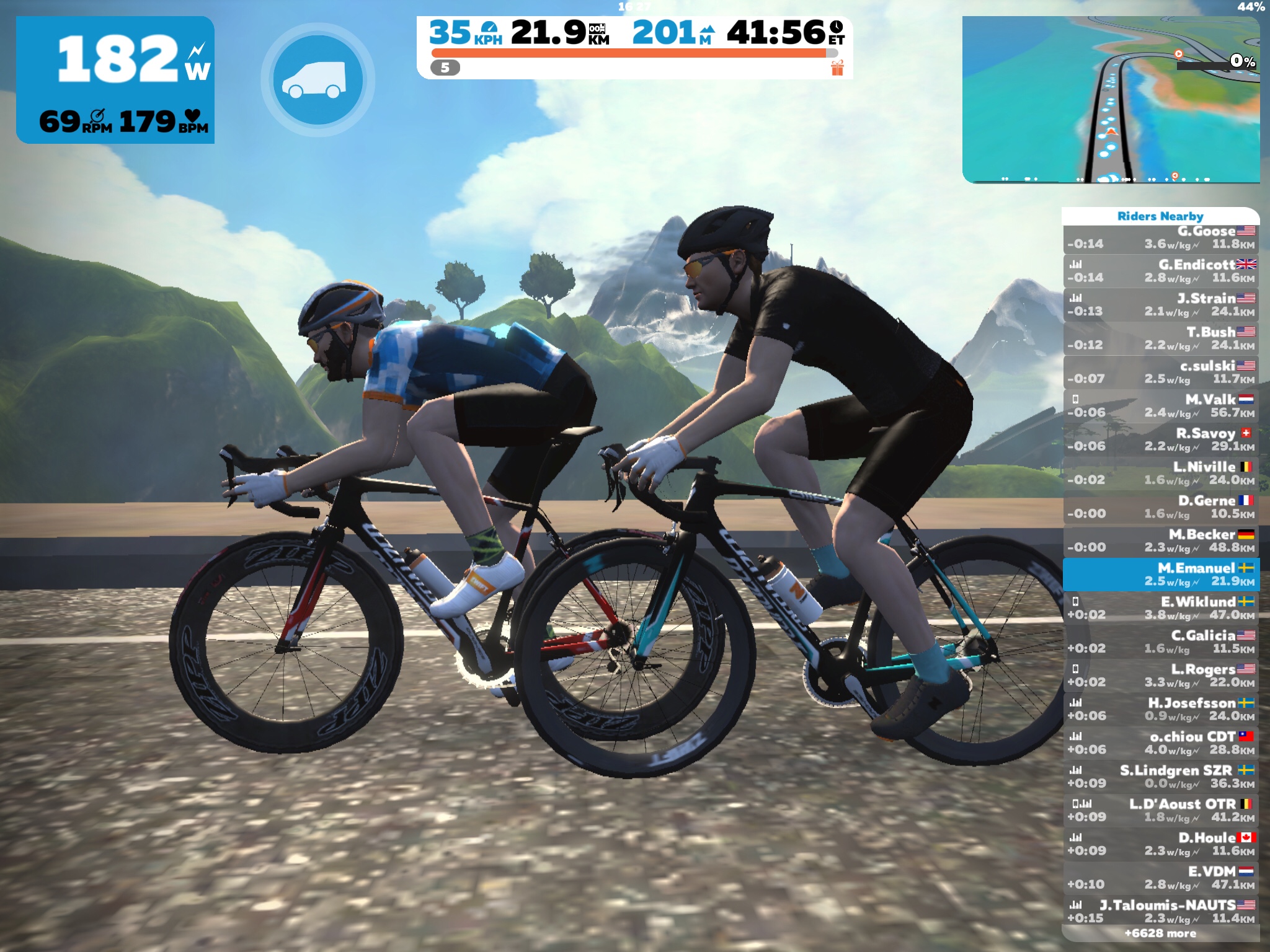Select E.Wiklund rider entry
The width and height of the screenshot is (1270, 952).
(1160, 608)
